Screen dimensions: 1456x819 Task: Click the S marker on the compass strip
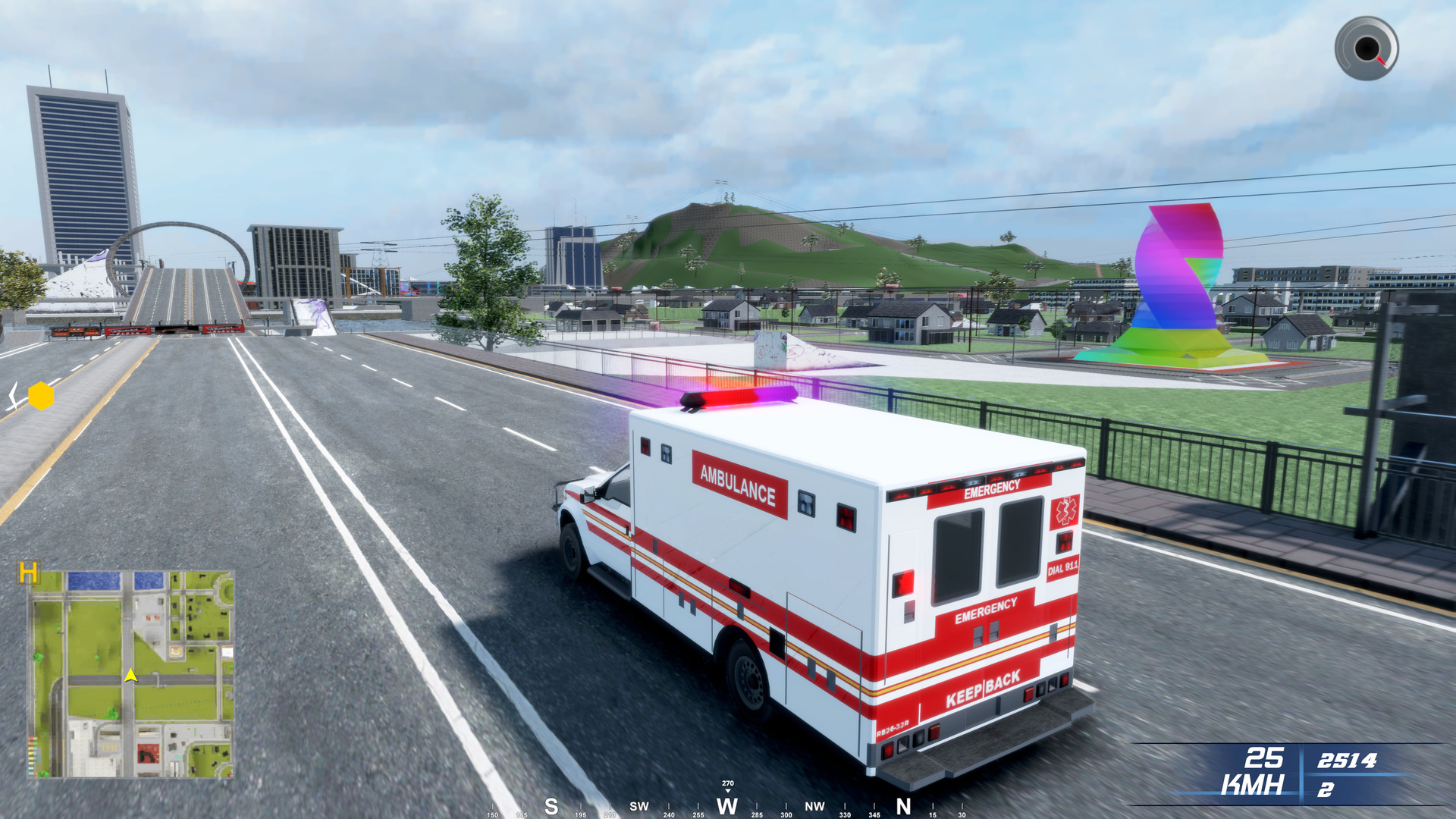pos(551,807)
